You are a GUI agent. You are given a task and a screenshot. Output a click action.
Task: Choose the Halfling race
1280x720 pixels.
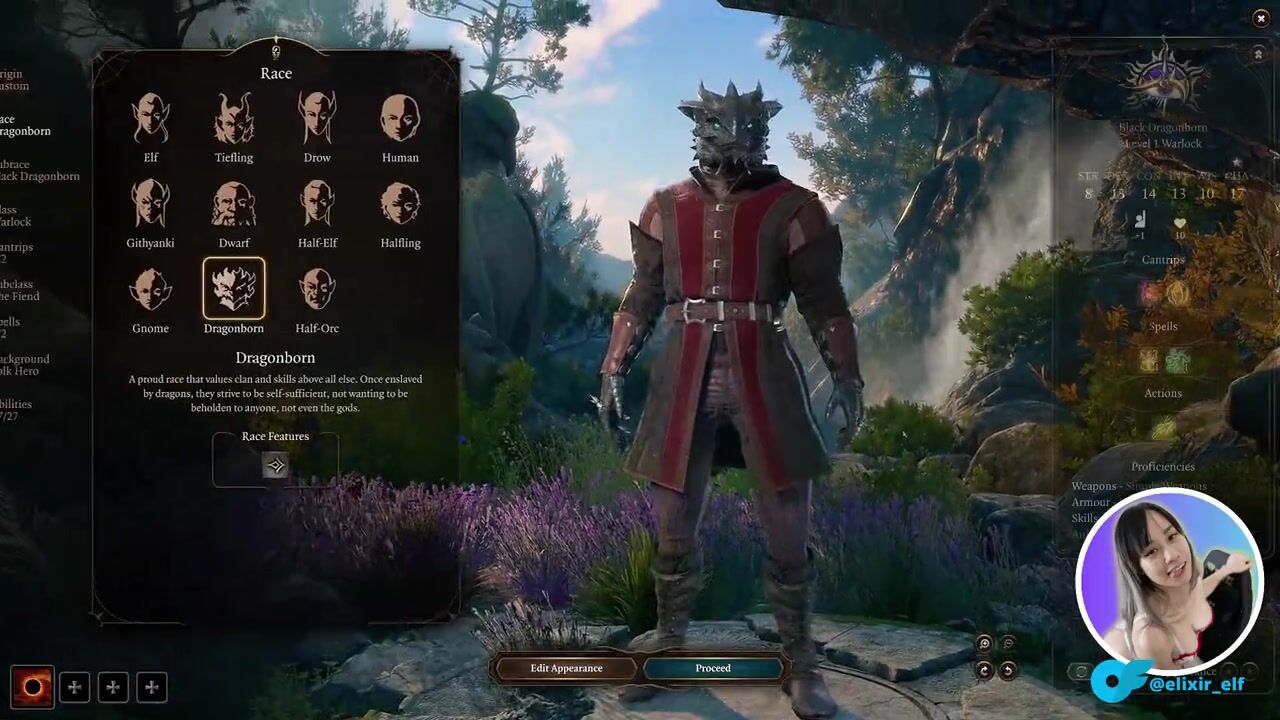400,204
